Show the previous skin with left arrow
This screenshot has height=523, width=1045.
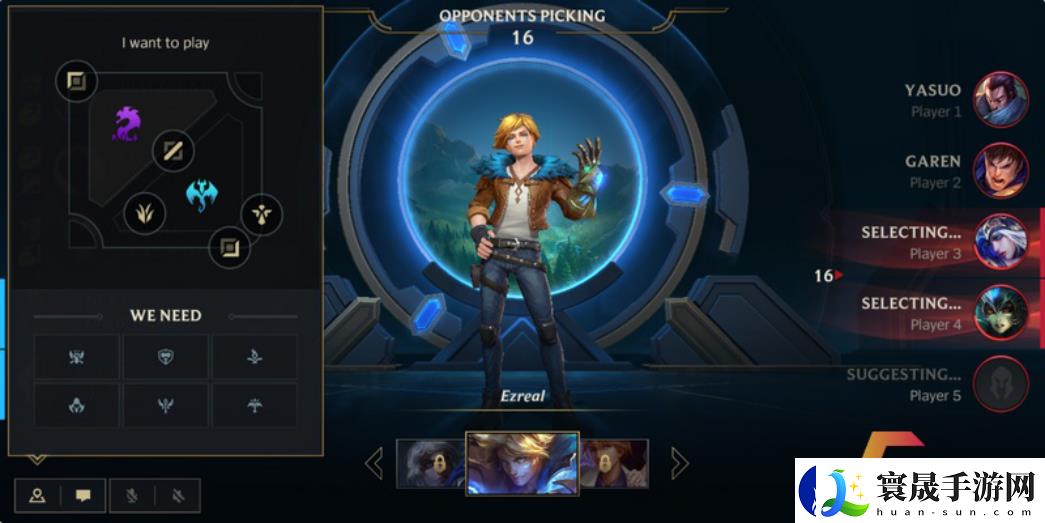[x=374, y=463]
